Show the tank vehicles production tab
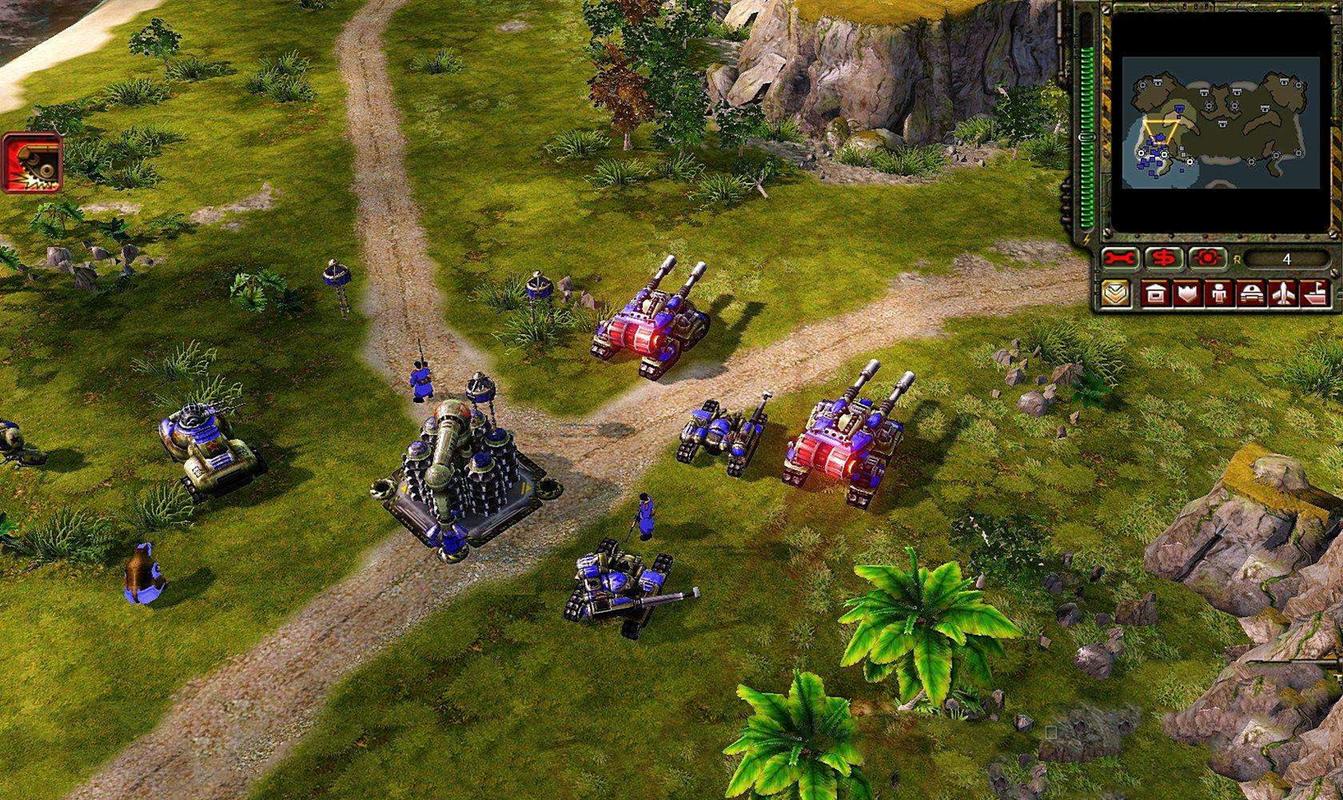The height and width of the screenshot is (800, 1343). (x=1250, y=294)
